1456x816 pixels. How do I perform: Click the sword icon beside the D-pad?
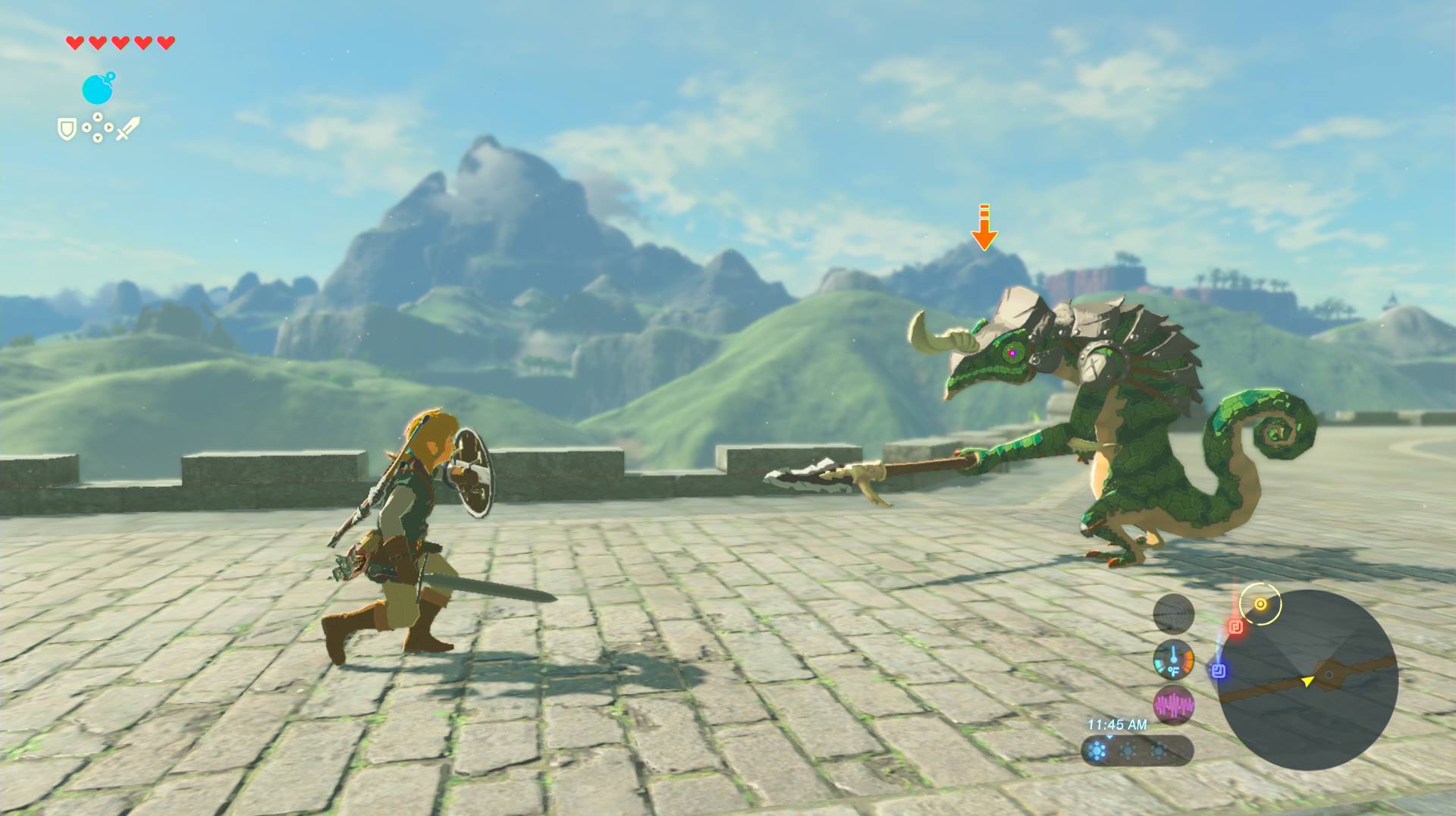tap(128, 128)
